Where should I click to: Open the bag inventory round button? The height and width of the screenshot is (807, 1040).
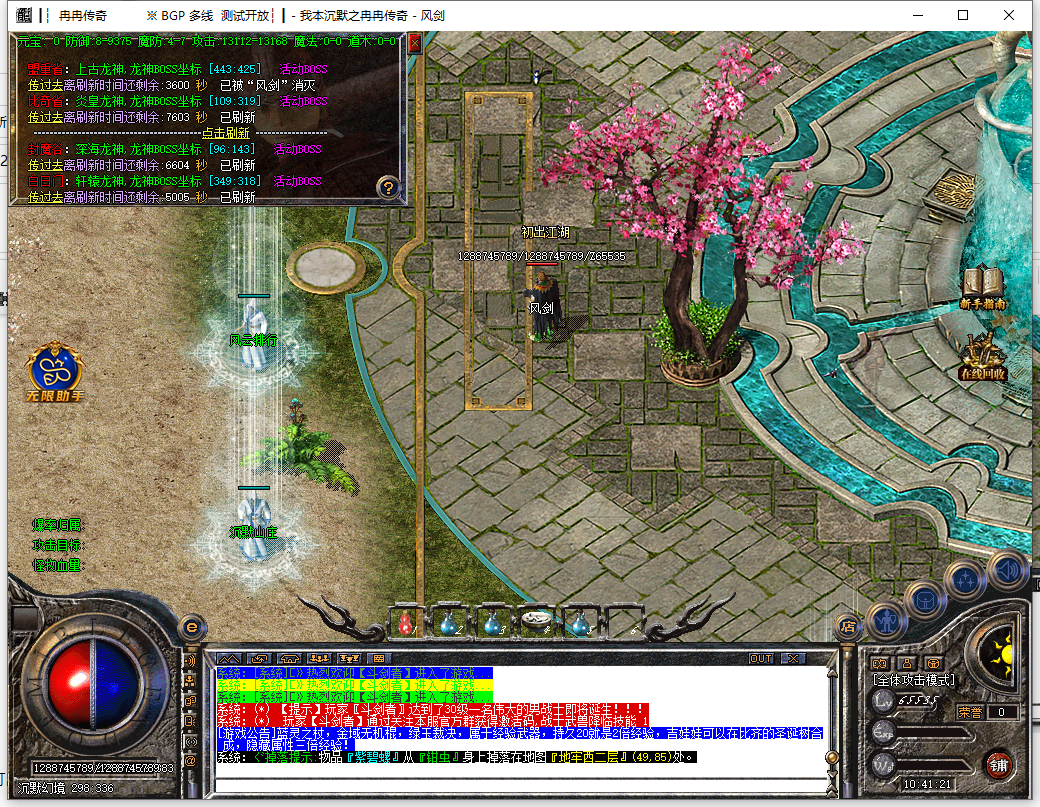click(925, 598)
